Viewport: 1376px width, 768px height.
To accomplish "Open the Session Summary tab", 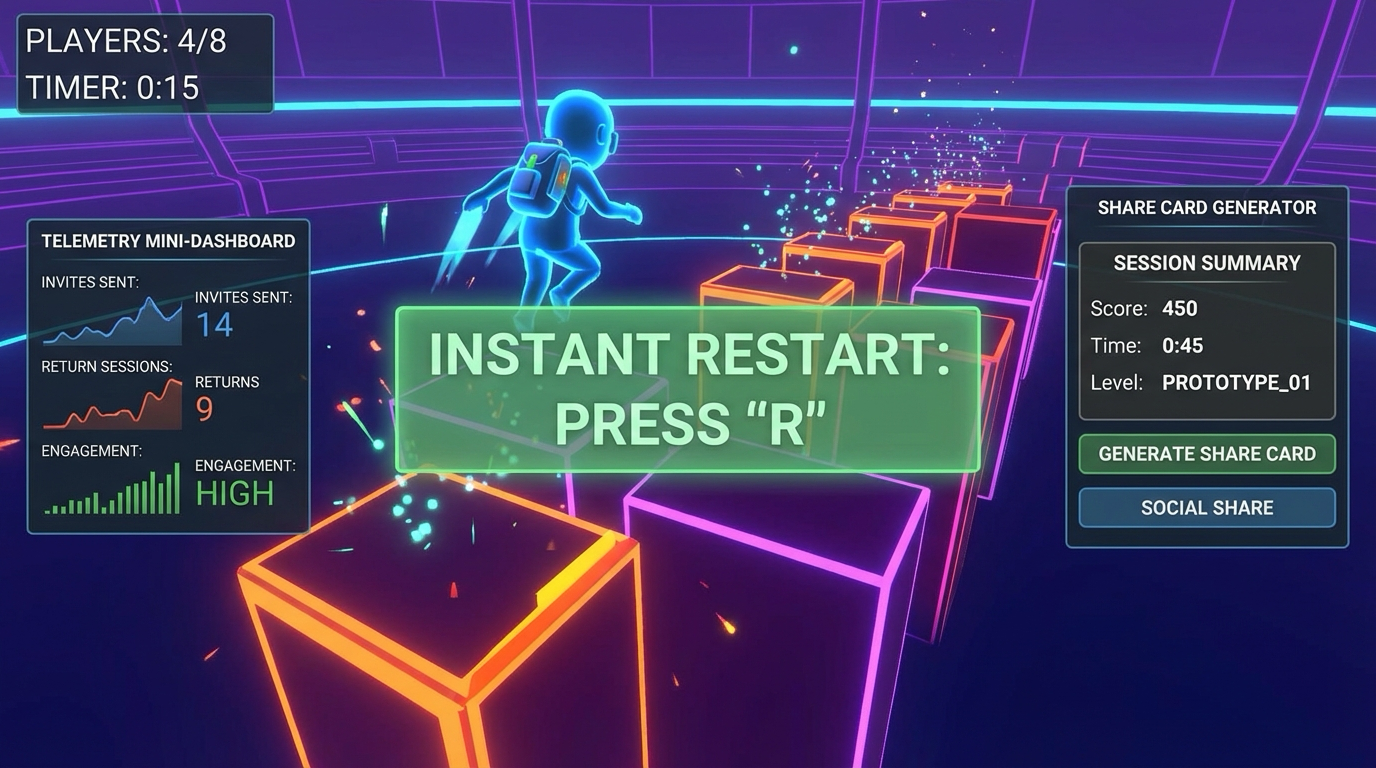I will click(x=1206, y=263).
